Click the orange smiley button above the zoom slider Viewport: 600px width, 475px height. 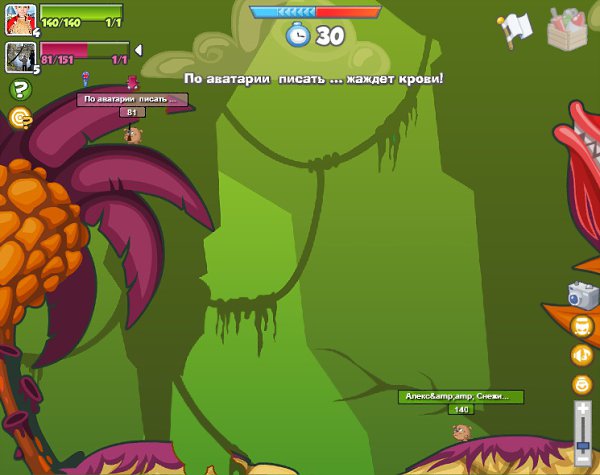coord(582,384)
